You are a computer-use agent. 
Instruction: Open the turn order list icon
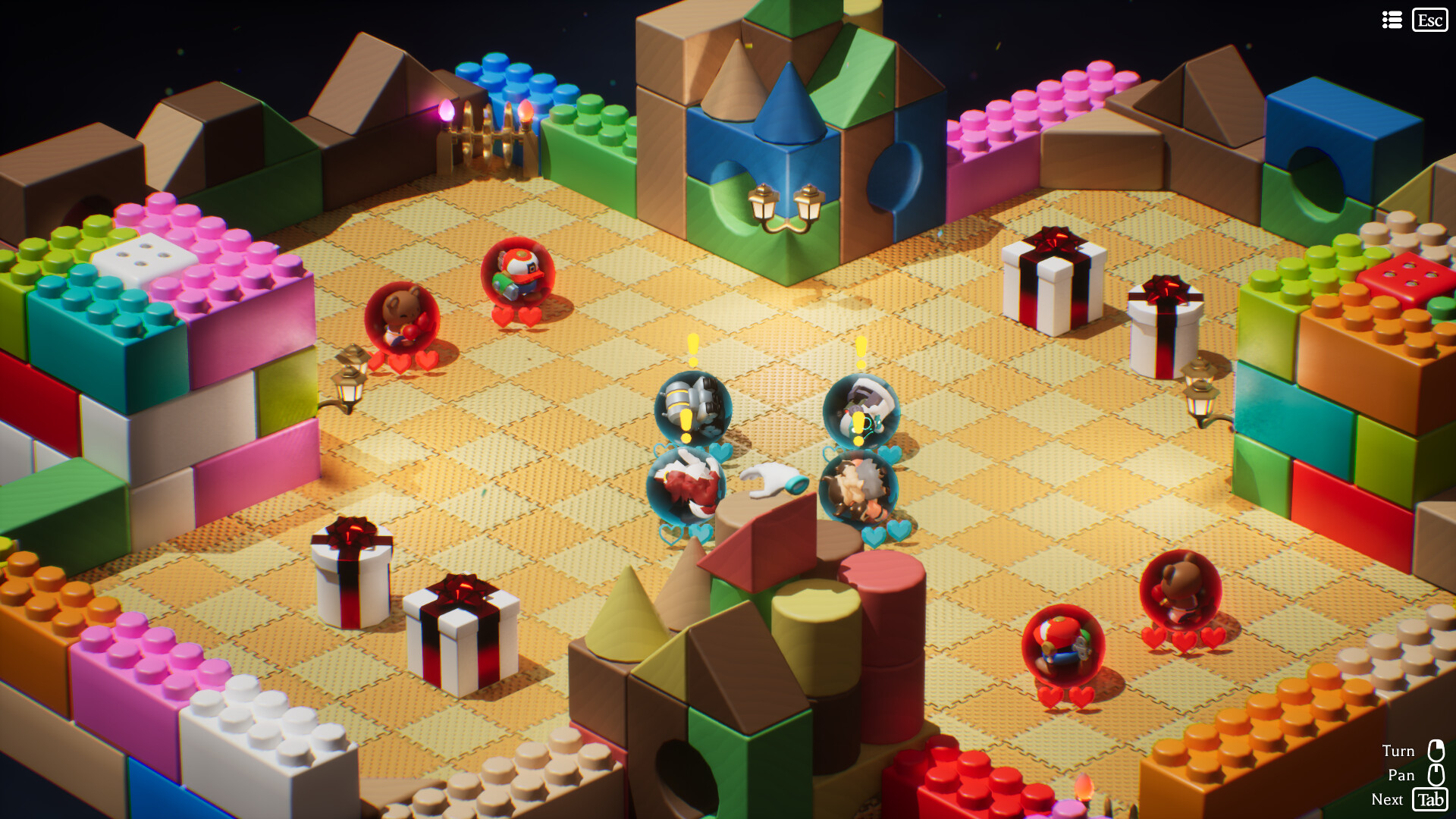[x=1392, y=20]
